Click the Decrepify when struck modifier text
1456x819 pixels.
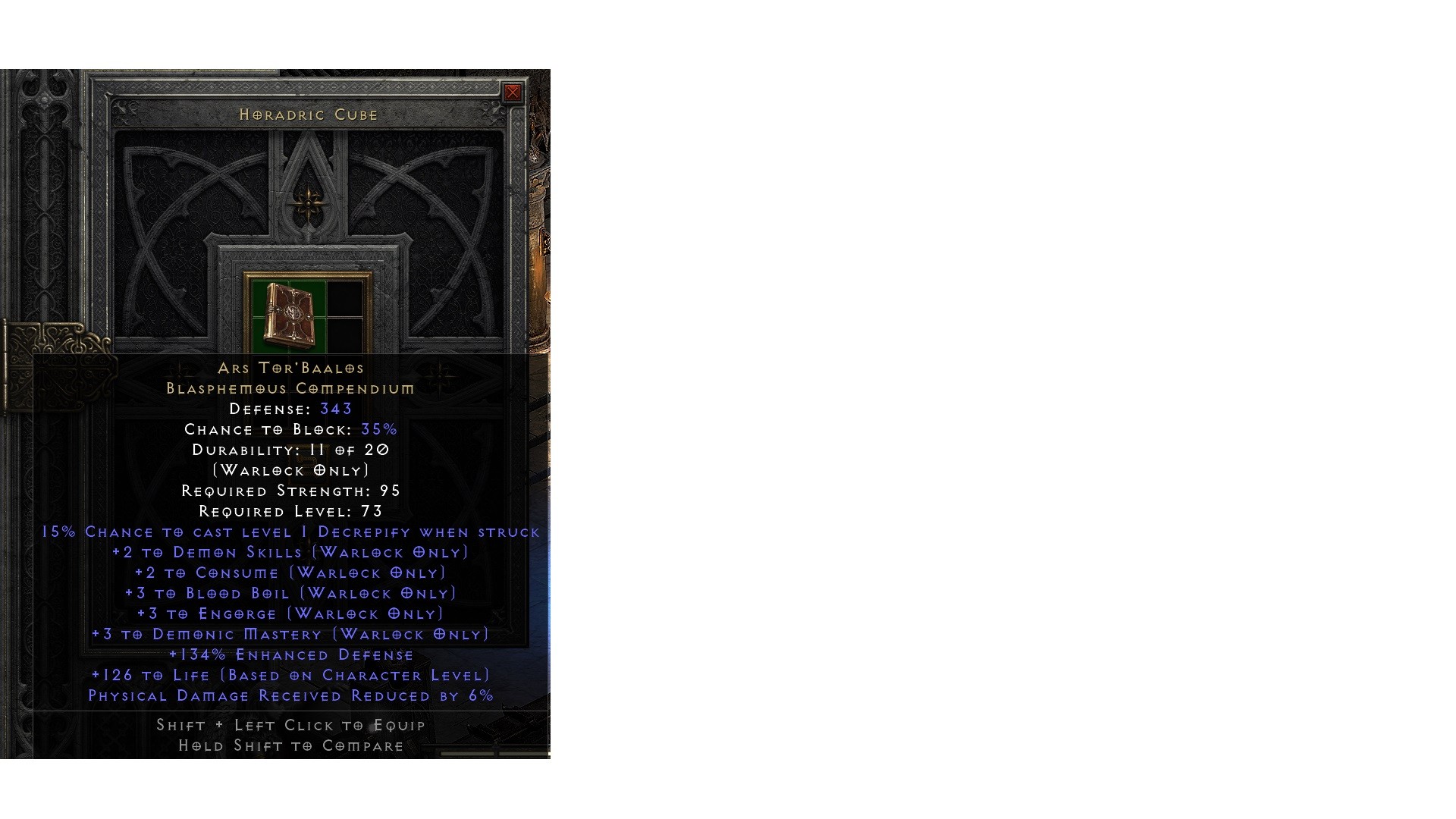tap(290, 532)
